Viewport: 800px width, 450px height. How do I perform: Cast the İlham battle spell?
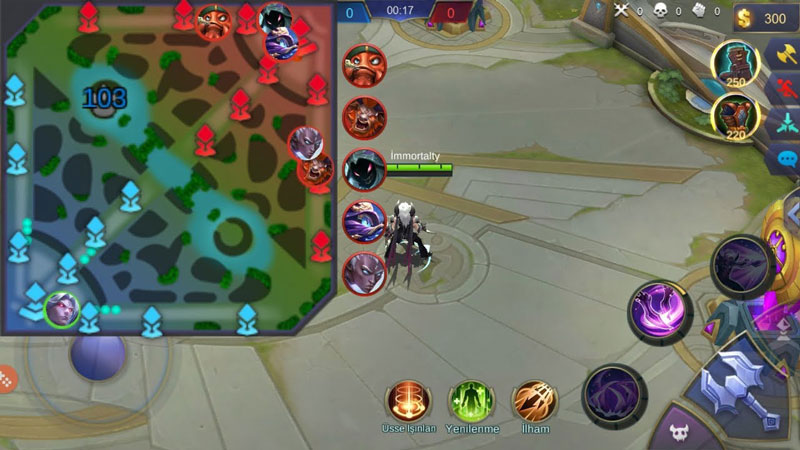535,399
